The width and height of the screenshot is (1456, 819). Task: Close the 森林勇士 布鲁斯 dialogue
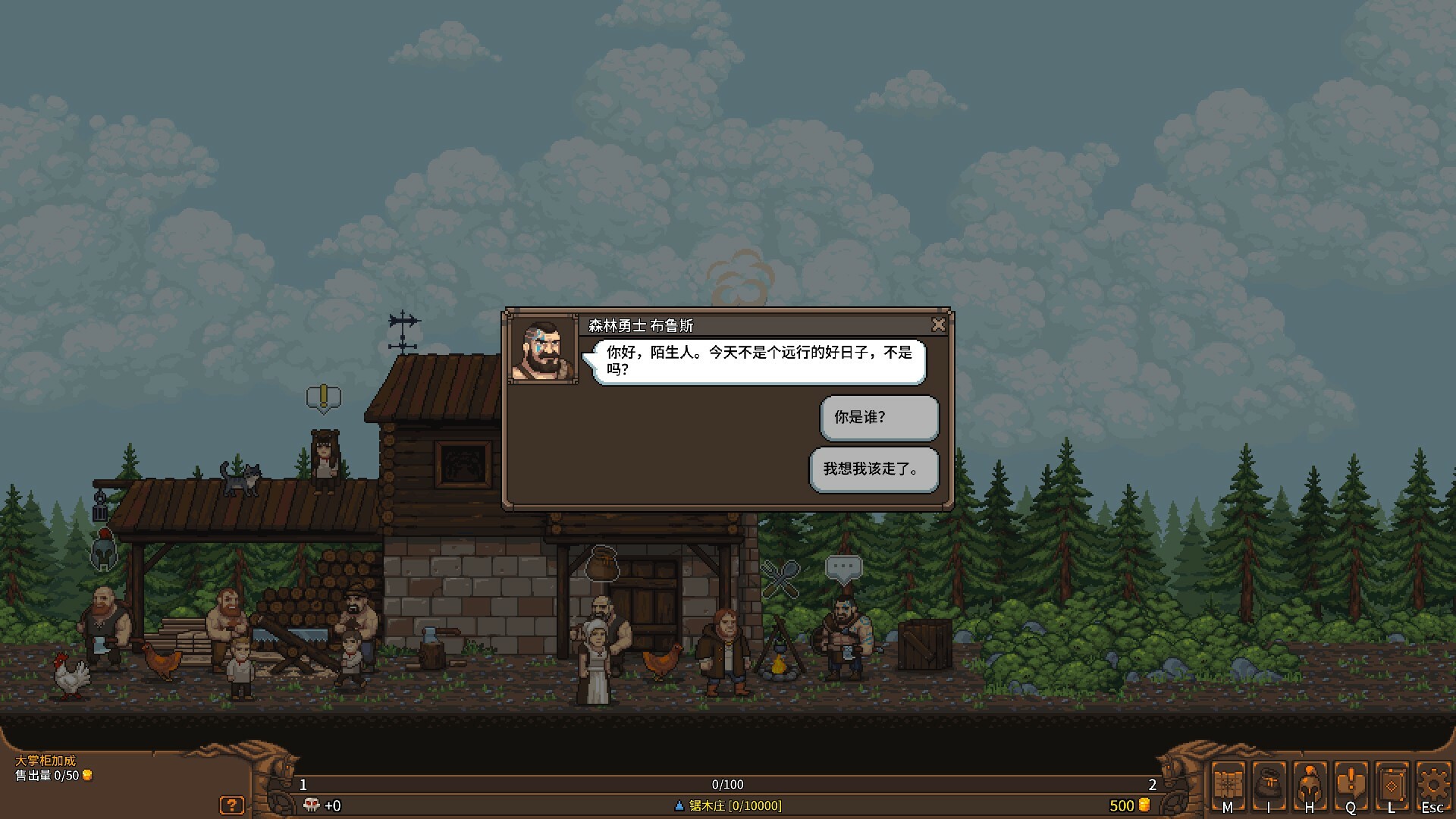[939, 325]
